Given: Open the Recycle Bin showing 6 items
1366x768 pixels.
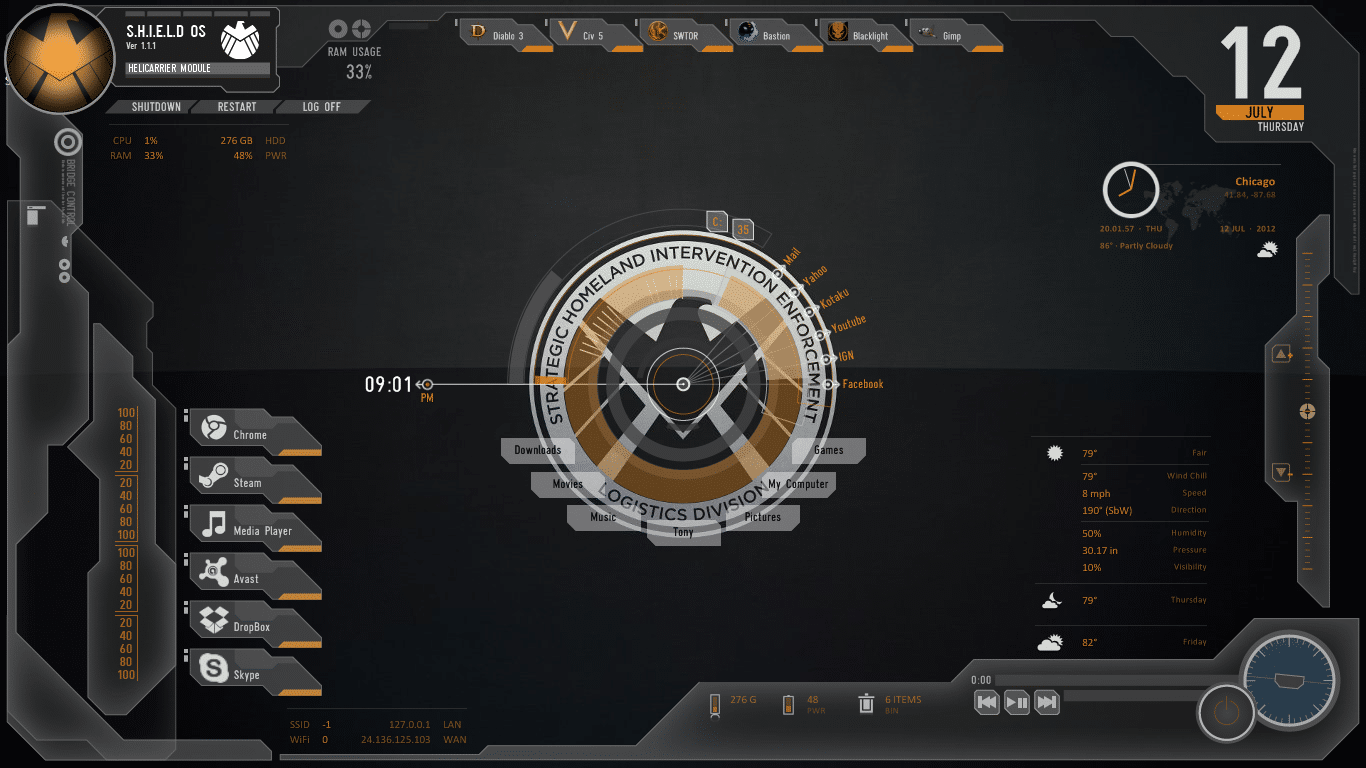Looking at the screenshot, I should click(x=866, y=703).
